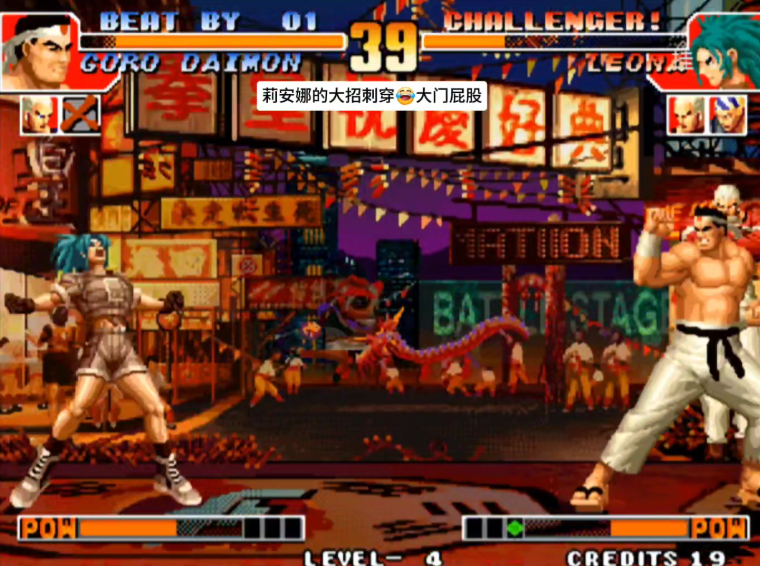Click the crossed-out defeated teammate icon
760x566 pixels.
coord(80,114)
